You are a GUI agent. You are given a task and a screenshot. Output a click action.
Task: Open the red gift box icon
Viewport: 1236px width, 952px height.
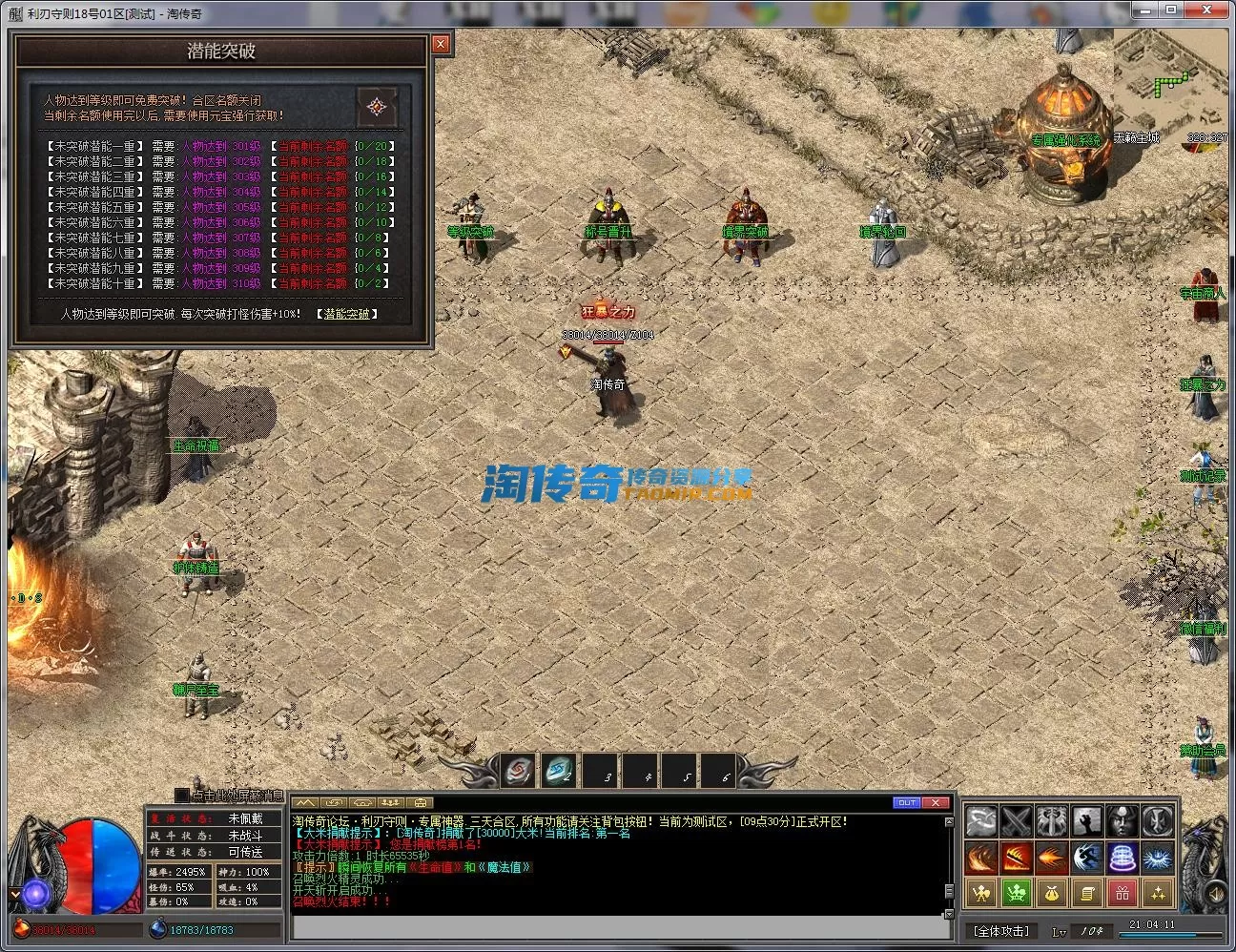(x=1122, y=893)
